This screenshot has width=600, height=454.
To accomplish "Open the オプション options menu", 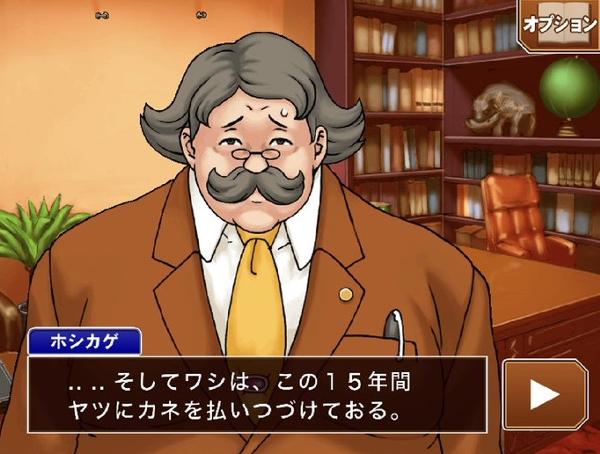I will tap(560, 24).
